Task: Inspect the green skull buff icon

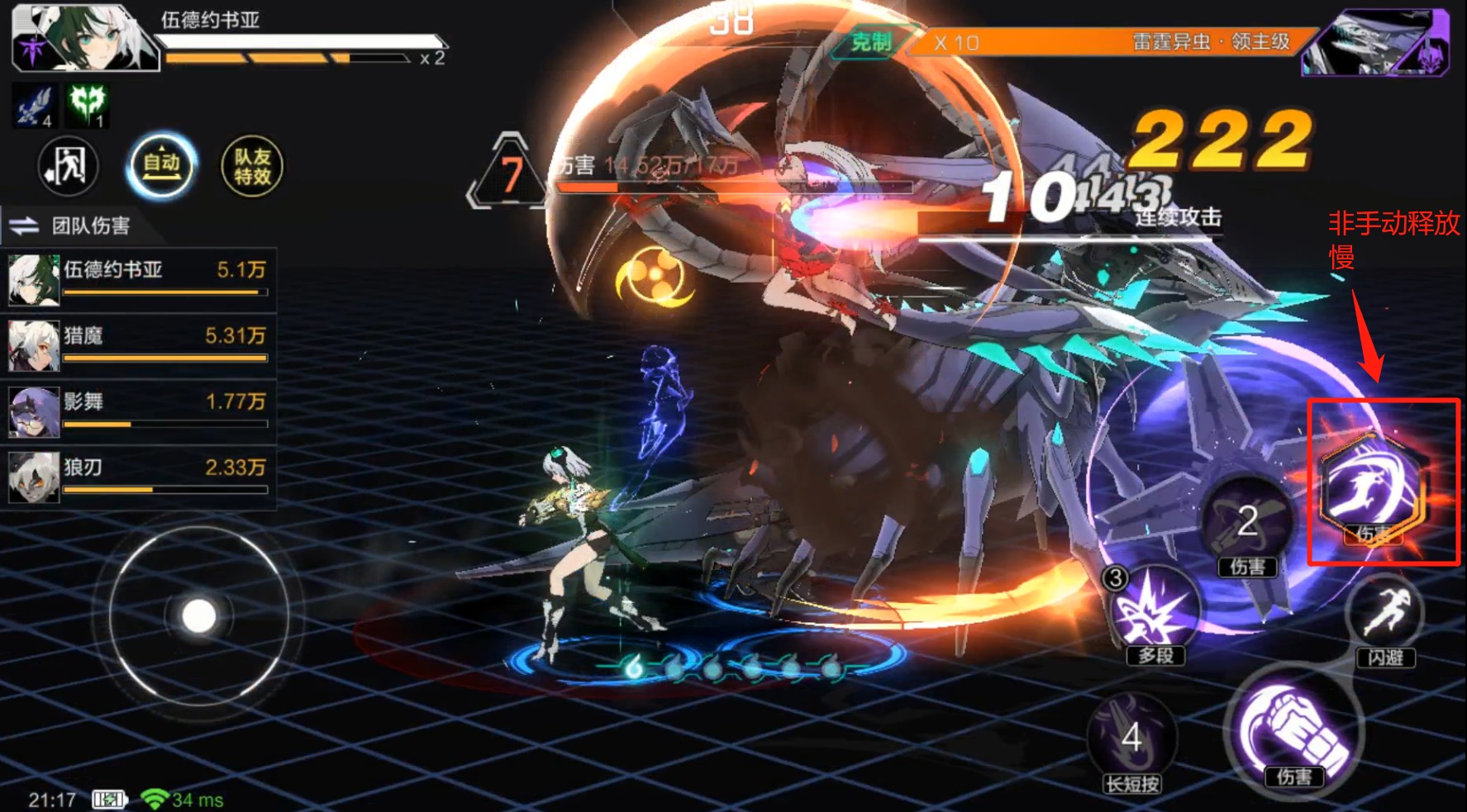Action: pos(88,106)
